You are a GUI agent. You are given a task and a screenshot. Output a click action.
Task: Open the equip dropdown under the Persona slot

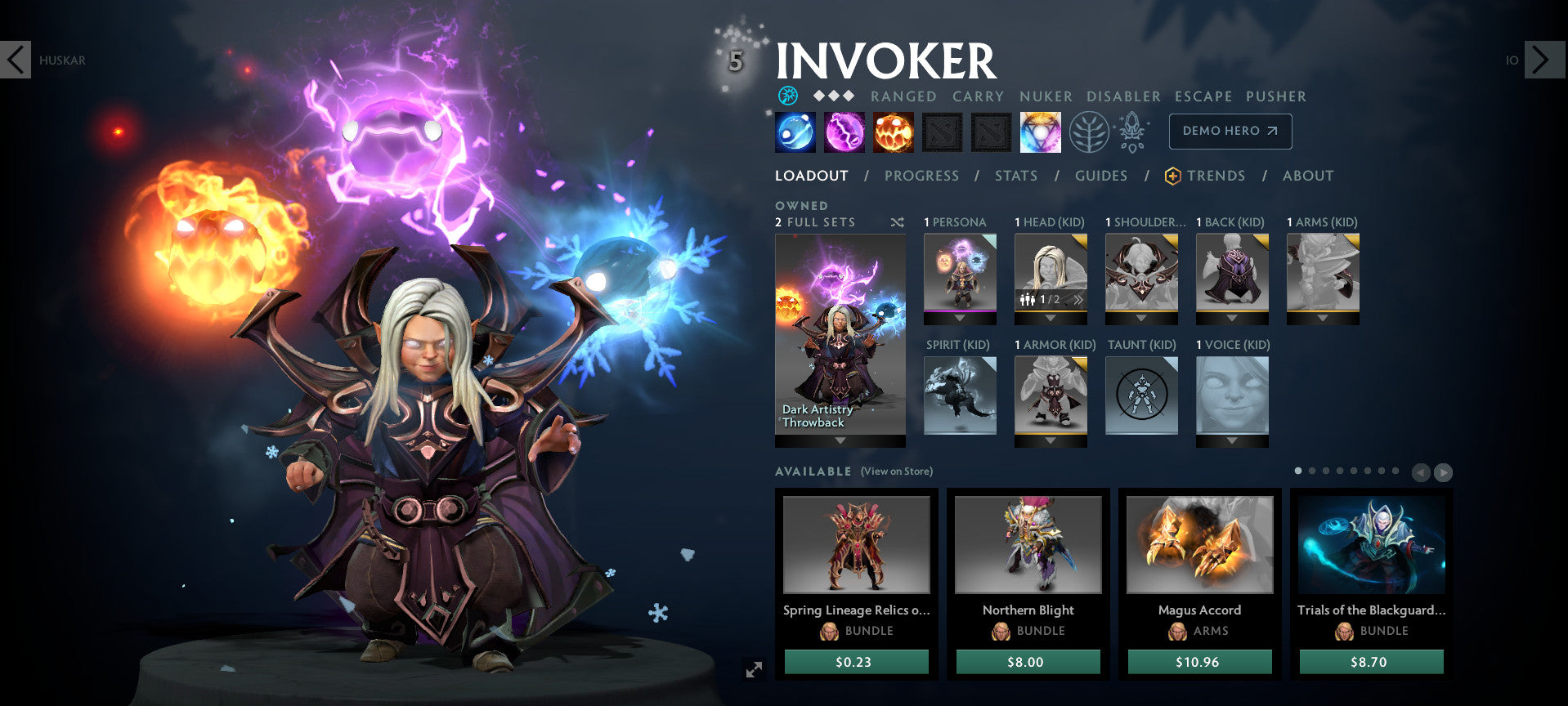point(960,319)
